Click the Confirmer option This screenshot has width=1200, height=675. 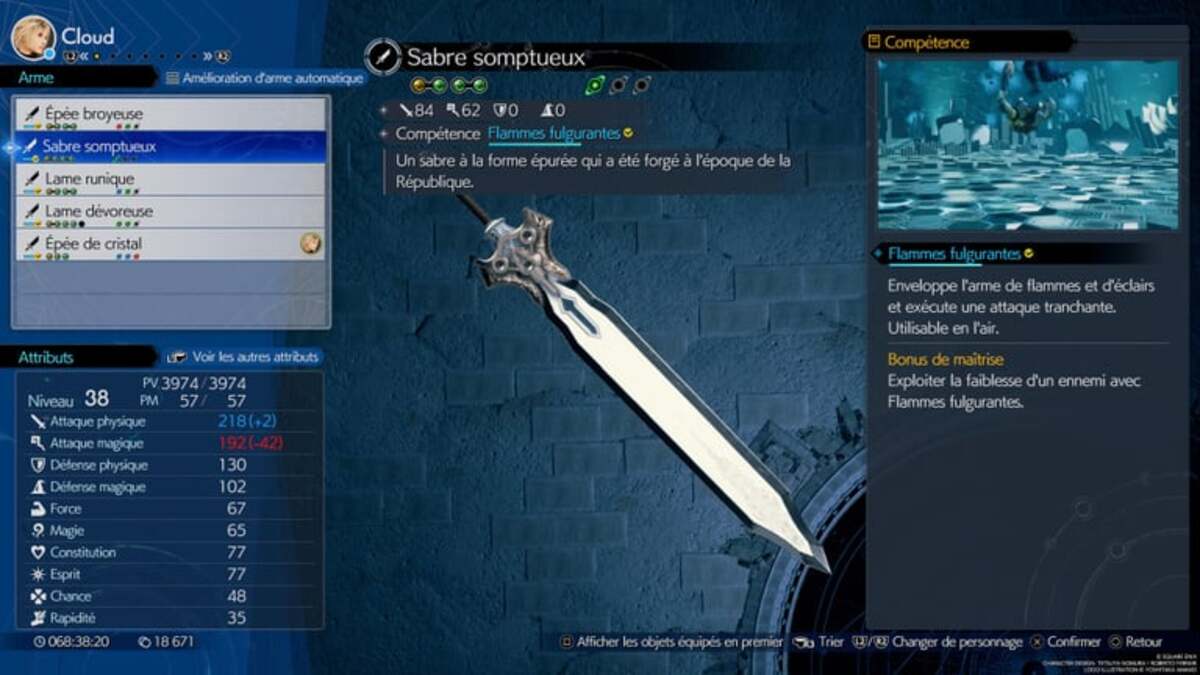pos(1064,642)
